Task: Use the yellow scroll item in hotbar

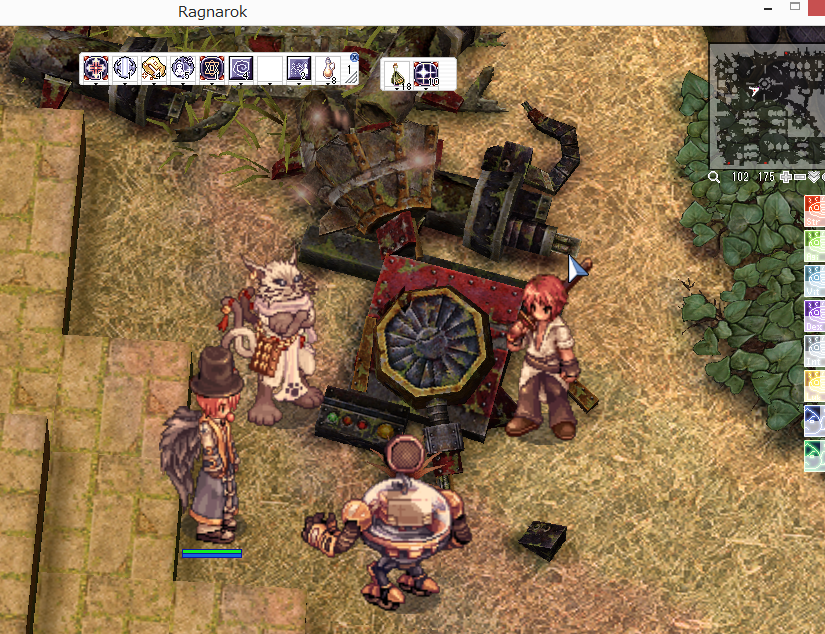Action: [x=154, y=68]
